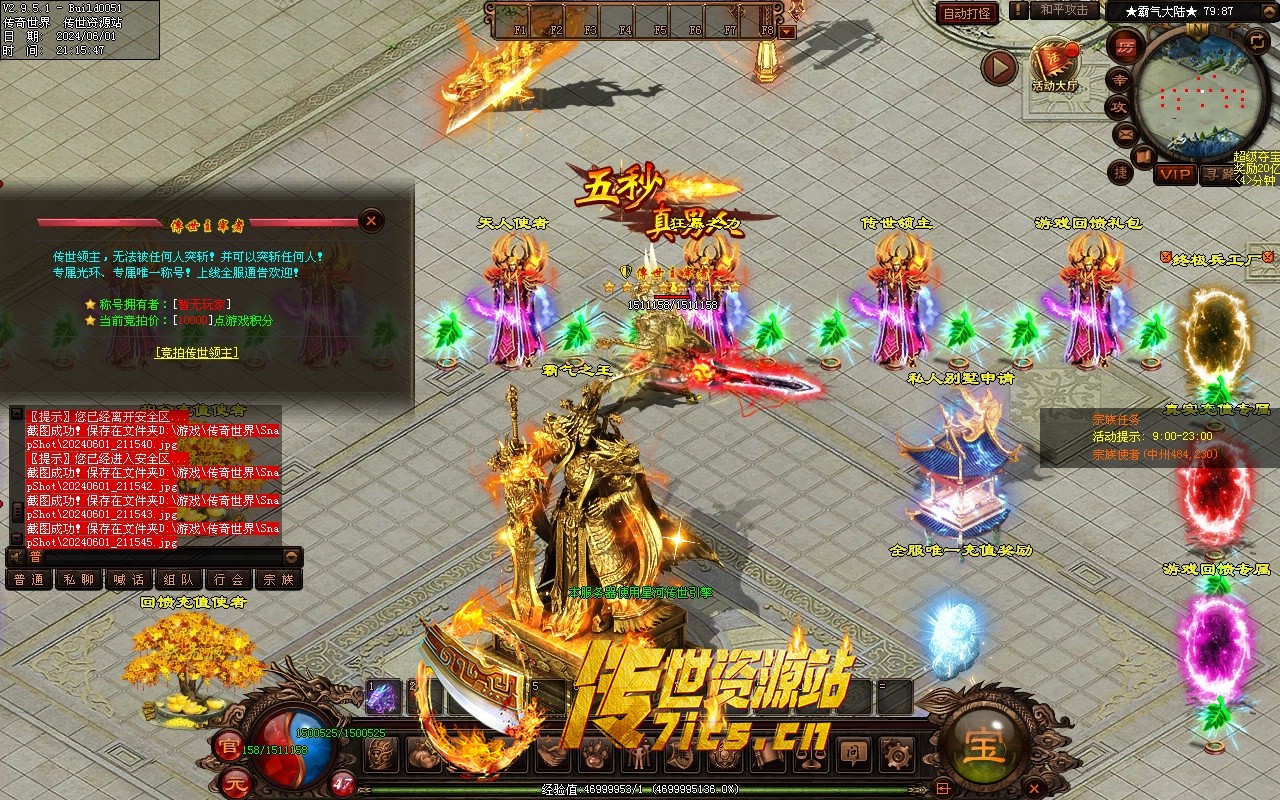Open the 宗族 clan chat tab
The height and width of the screenshot is (800, 1280).
[278, 579]
